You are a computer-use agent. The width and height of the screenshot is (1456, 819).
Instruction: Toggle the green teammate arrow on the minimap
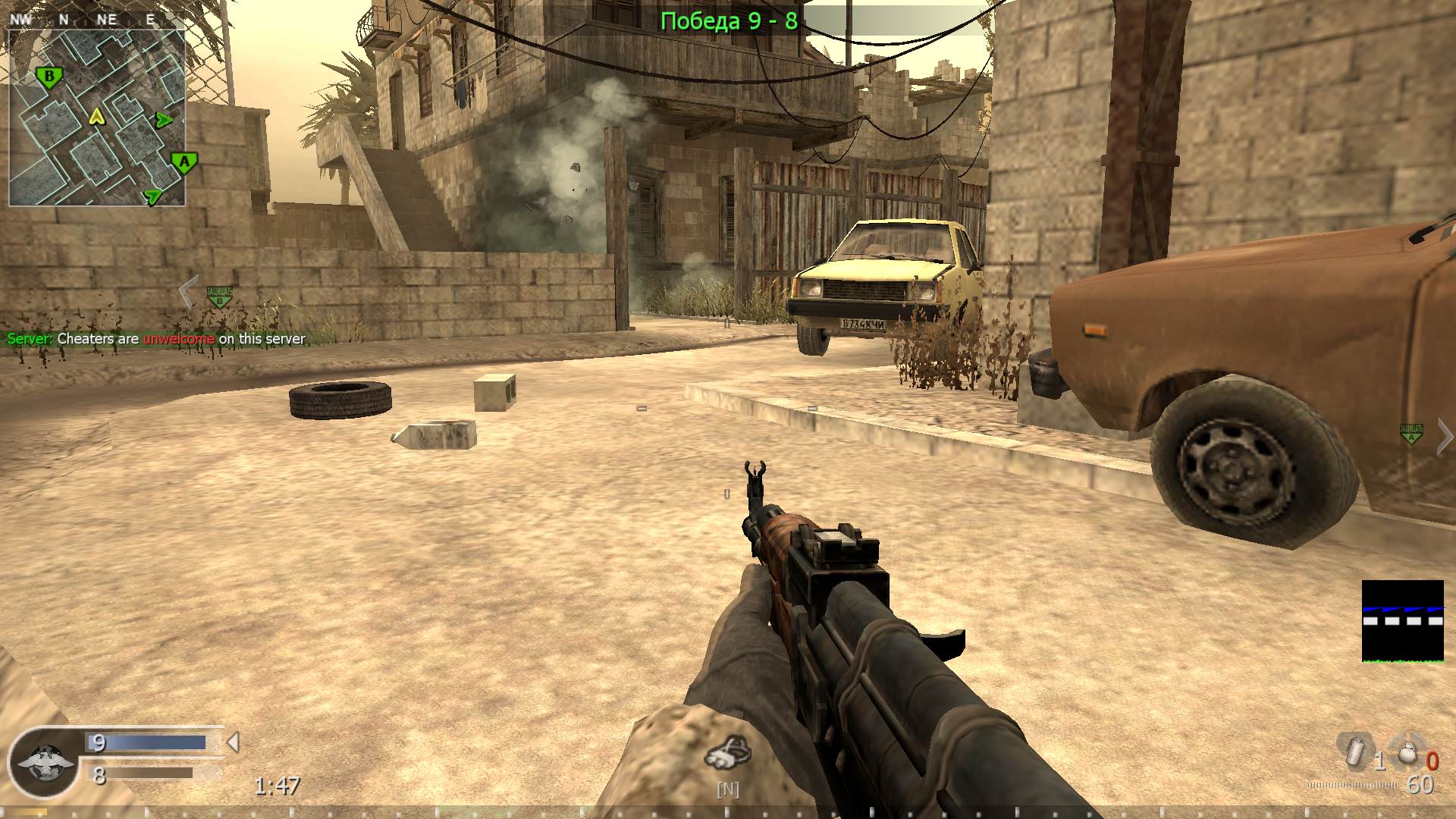[162, 118]
